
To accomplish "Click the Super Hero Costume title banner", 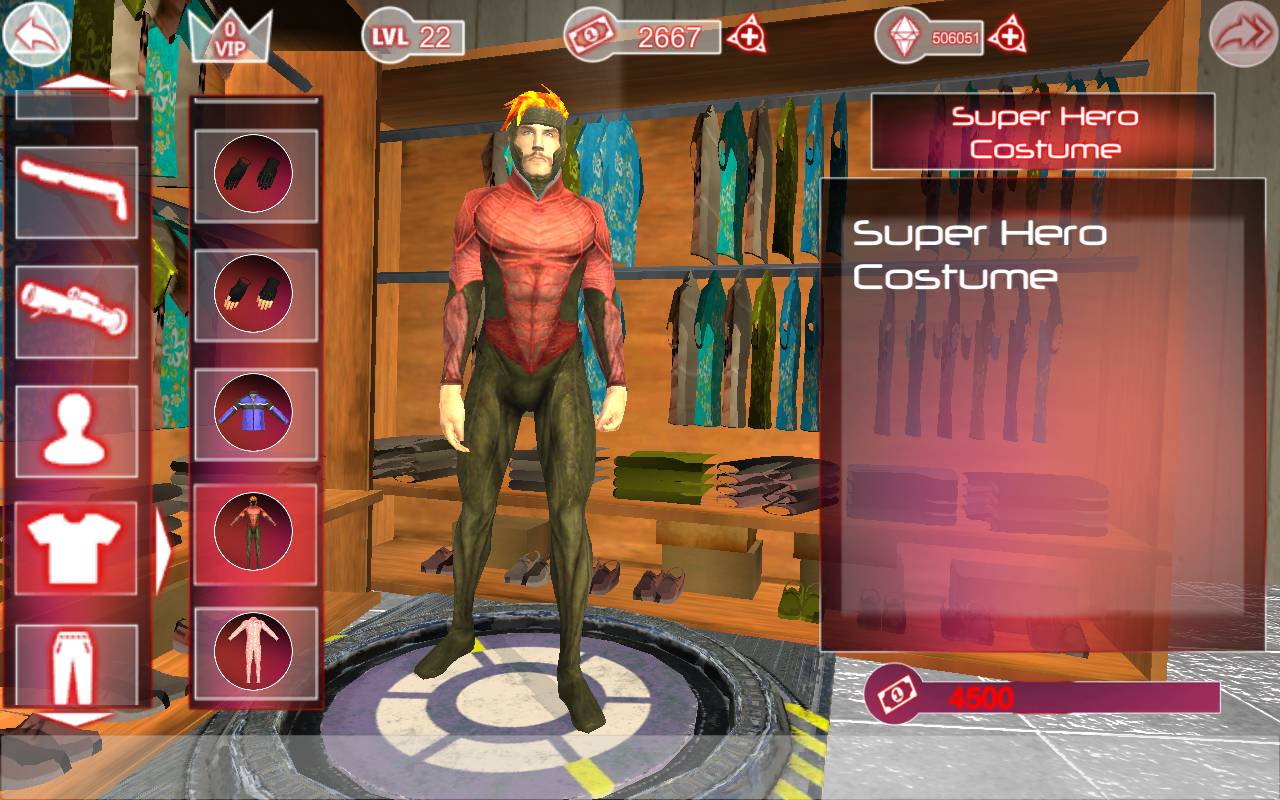I will [1044, 131].
